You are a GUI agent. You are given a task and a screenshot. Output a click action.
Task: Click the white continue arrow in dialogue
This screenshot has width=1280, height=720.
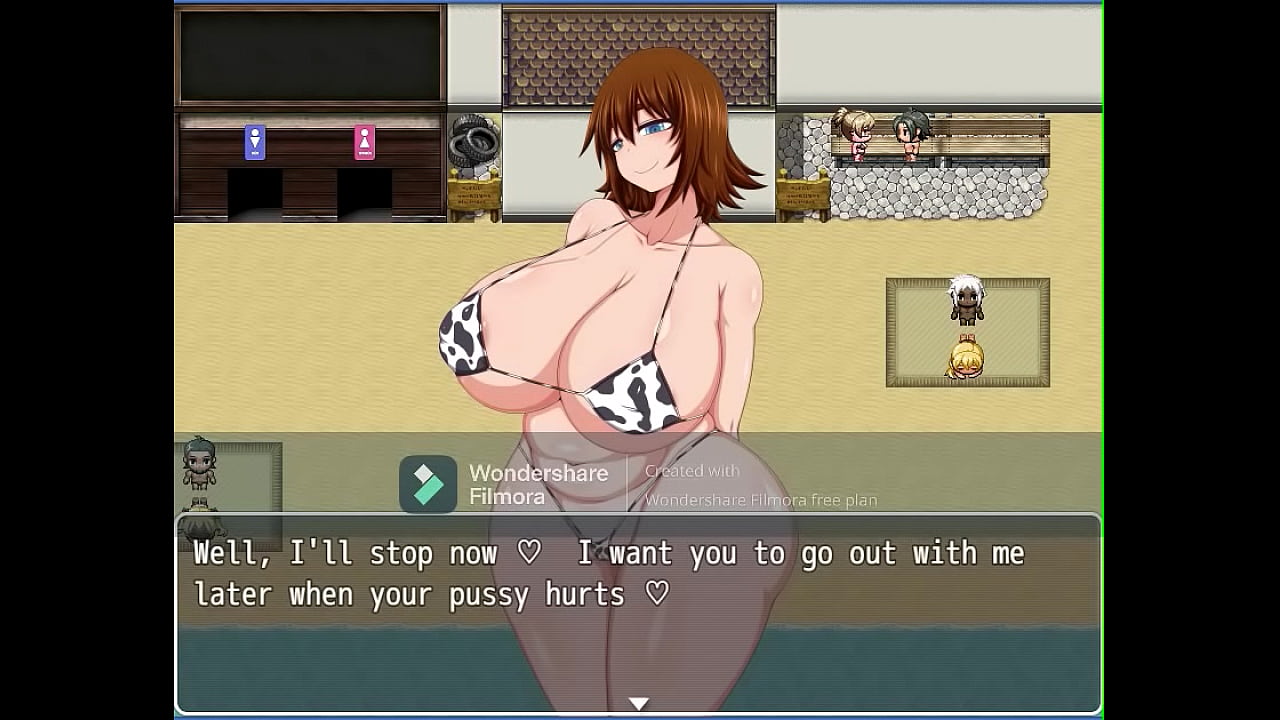(639, 704)
